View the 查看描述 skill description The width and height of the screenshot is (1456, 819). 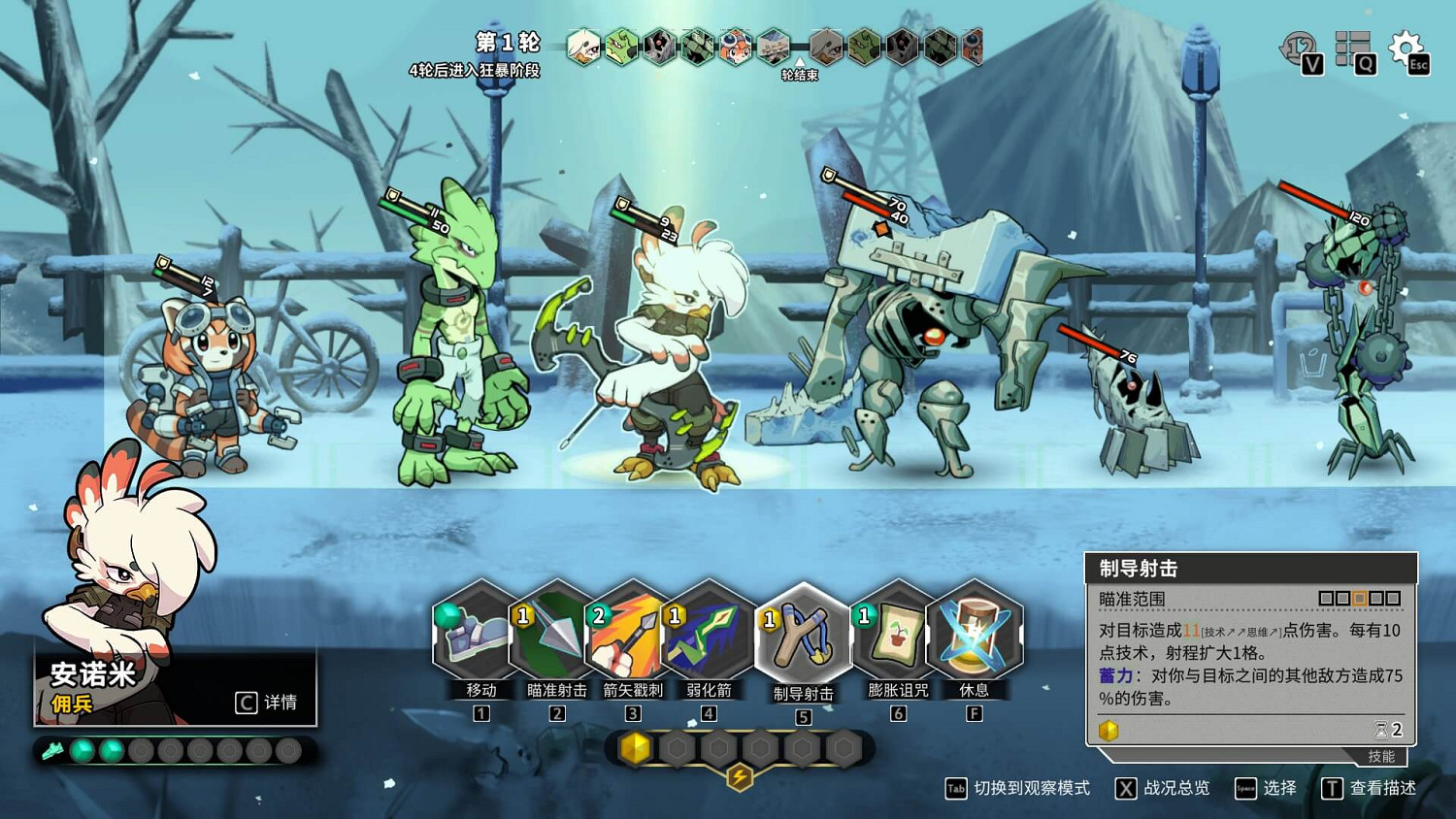(1370, 788)
